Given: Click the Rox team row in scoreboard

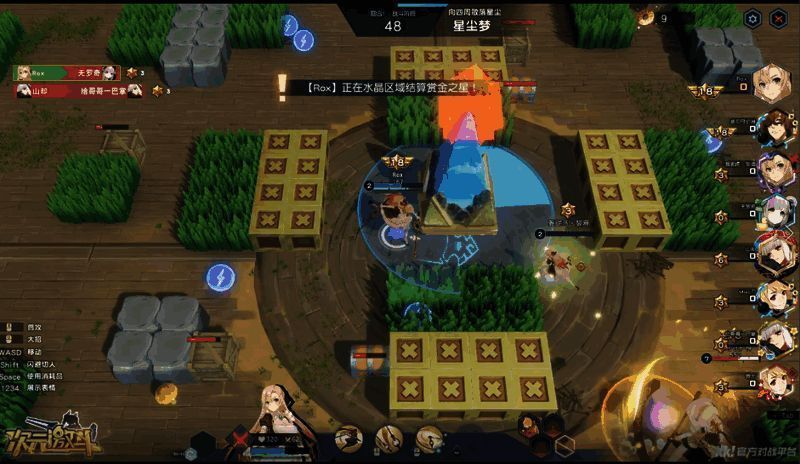Looking at the screenshot, I should click(66, 73).
